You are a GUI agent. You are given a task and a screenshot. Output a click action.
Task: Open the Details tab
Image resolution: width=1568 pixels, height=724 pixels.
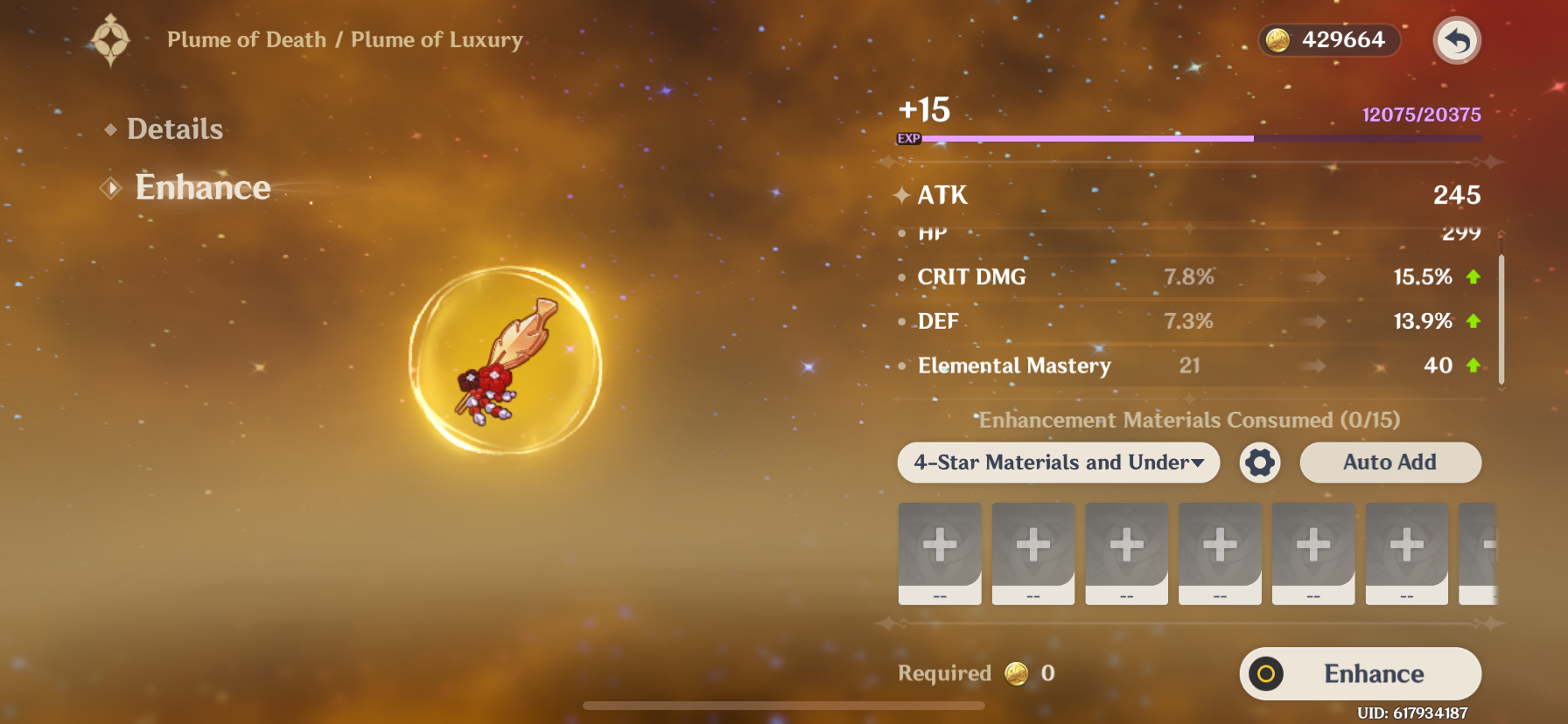click(x=174, y=129)
